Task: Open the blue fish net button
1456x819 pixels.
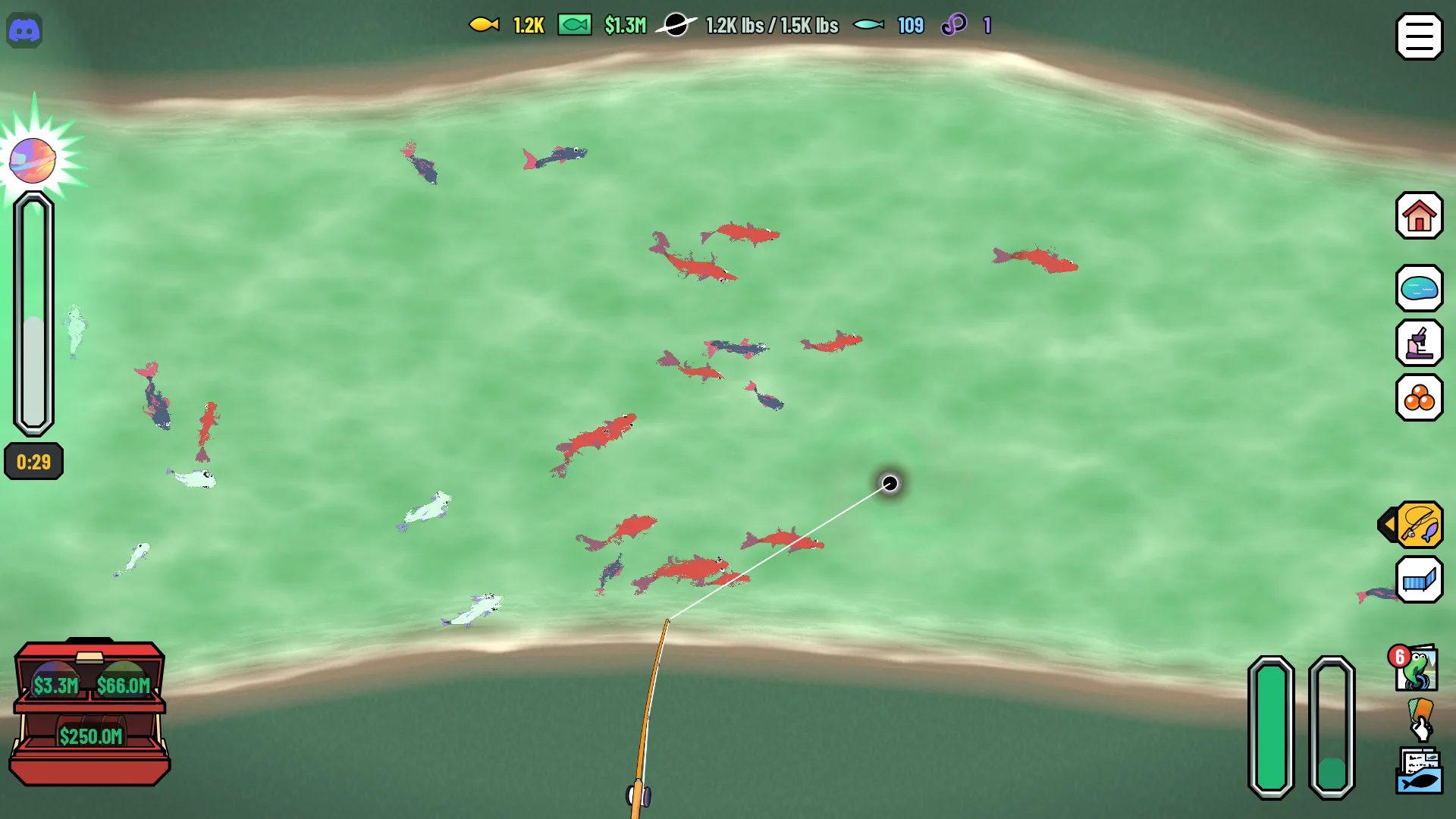Action: (1419, 580)
